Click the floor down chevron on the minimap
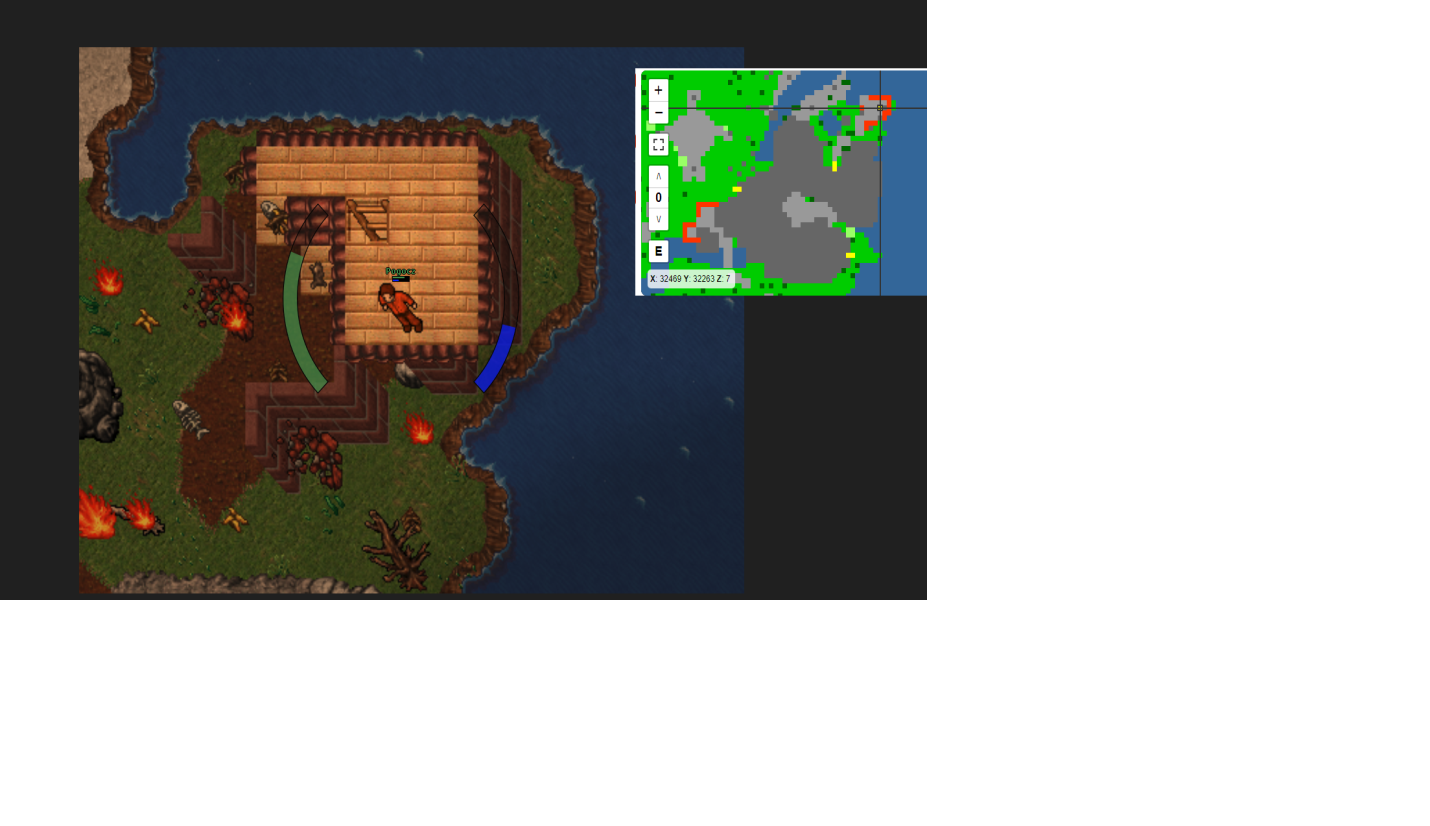1430x826 pixels. pyautogui.click(x=658, y=220)
